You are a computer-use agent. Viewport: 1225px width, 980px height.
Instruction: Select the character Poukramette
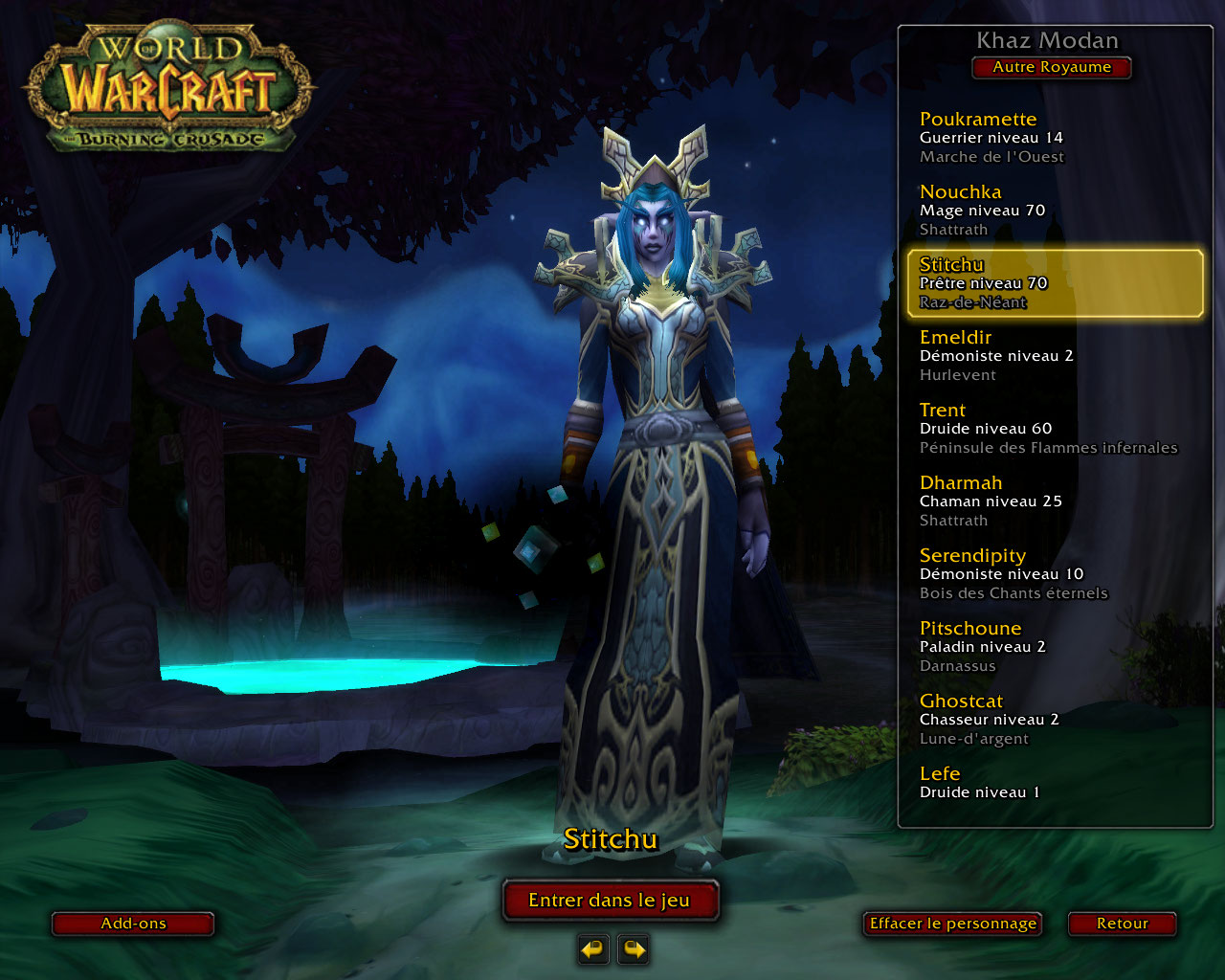coord(1053,137)
